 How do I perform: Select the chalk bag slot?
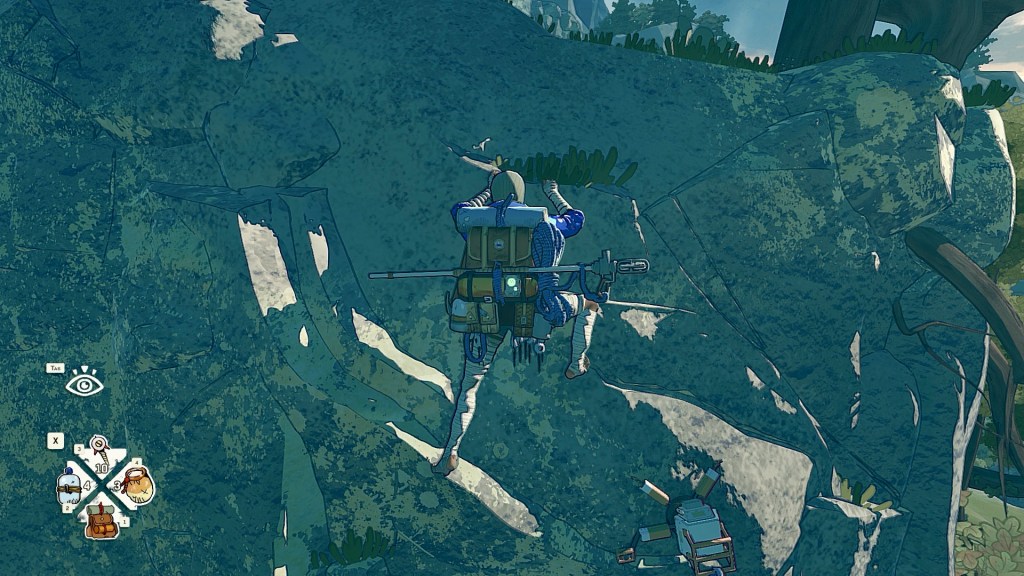(137, 485)
